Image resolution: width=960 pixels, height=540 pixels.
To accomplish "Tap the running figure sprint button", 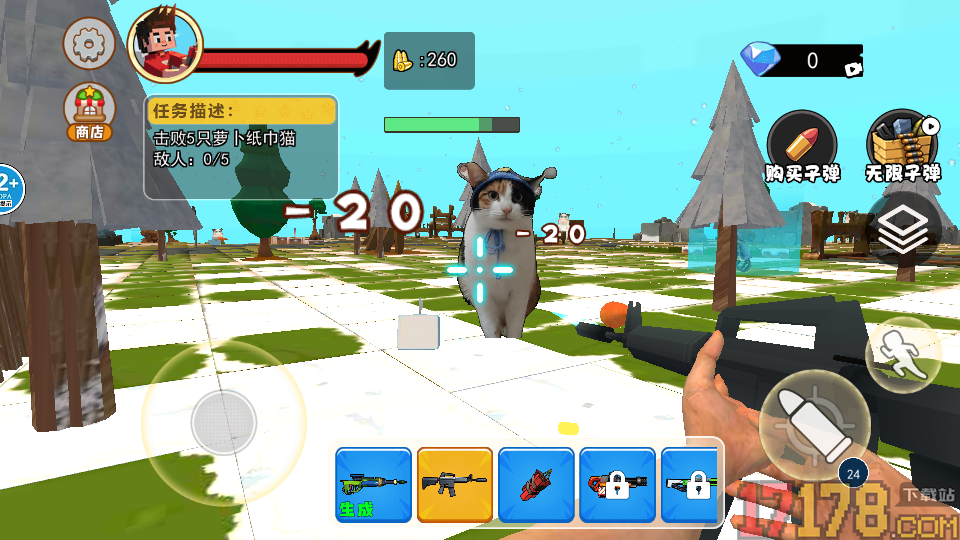I will (x=902, y=355).
